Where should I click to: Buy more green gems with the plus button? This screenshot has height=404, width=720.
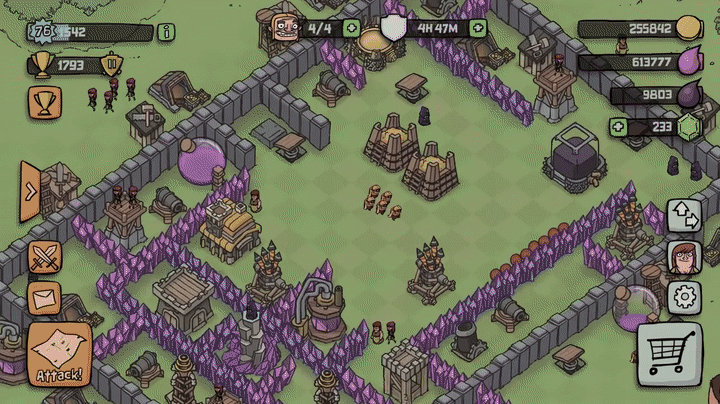coord(619,127)
